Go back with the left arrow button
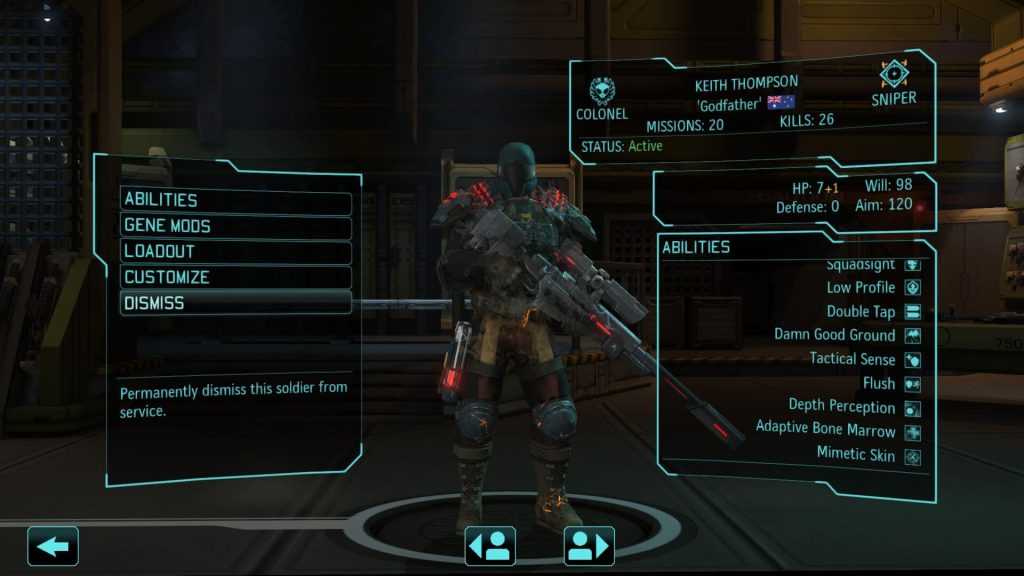1024x576 pixels. [x=53, y=546]
